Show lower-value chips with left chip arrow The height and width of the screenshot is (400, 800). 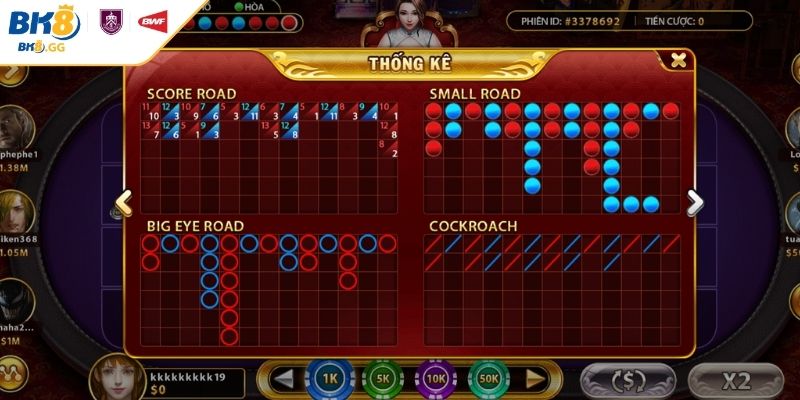284,379
